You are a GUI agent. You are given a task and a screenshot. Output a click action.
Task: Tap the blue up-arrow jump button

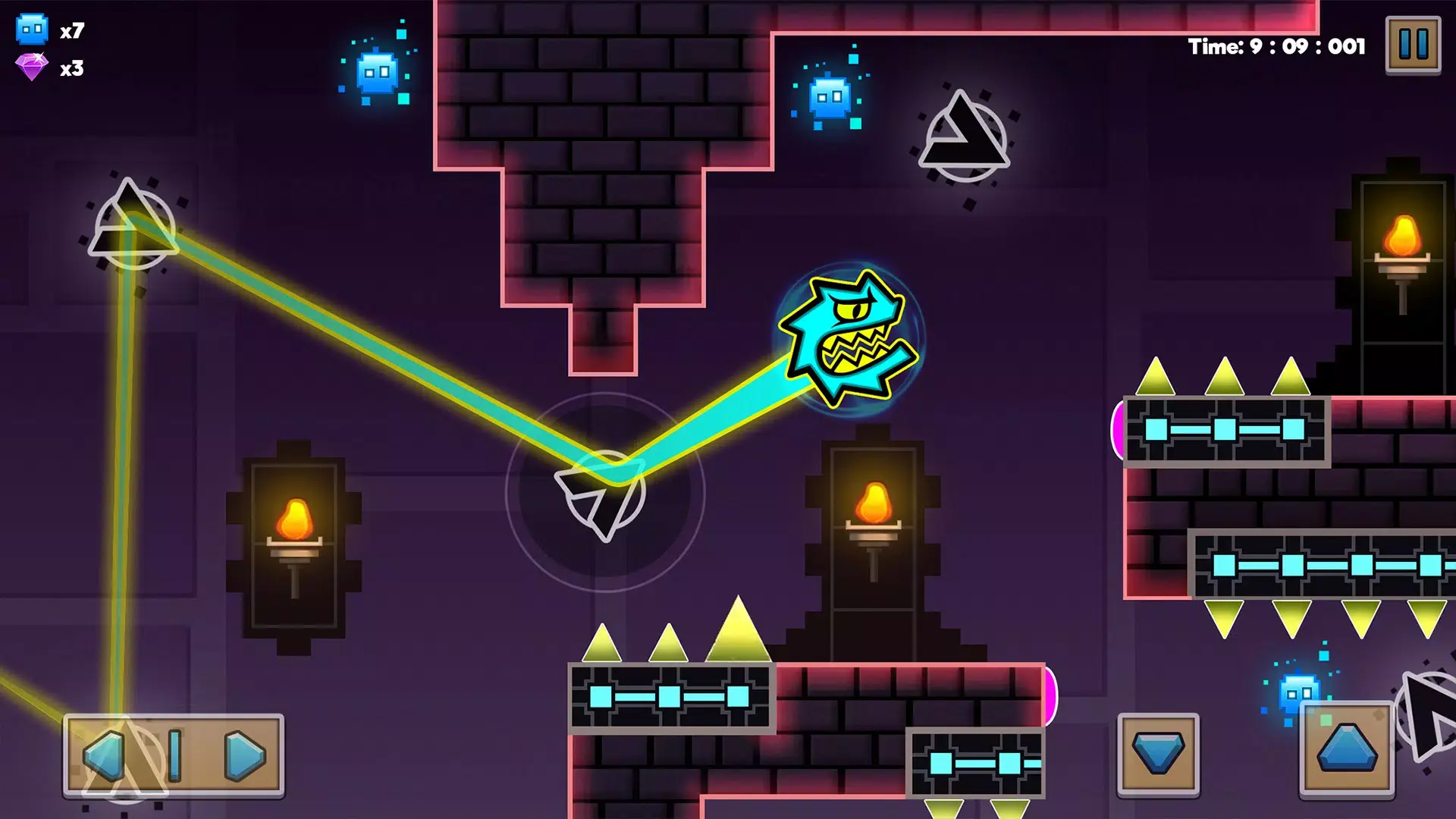pyautogui.click(x=1347, y=748)
